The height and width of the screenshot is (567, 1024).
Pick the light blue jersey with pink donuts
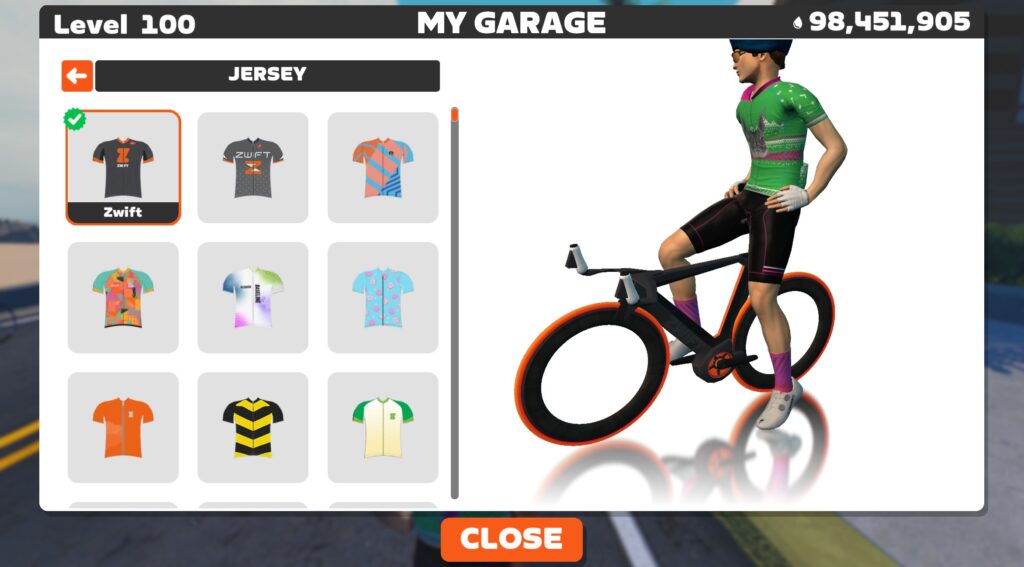point(383,297)
